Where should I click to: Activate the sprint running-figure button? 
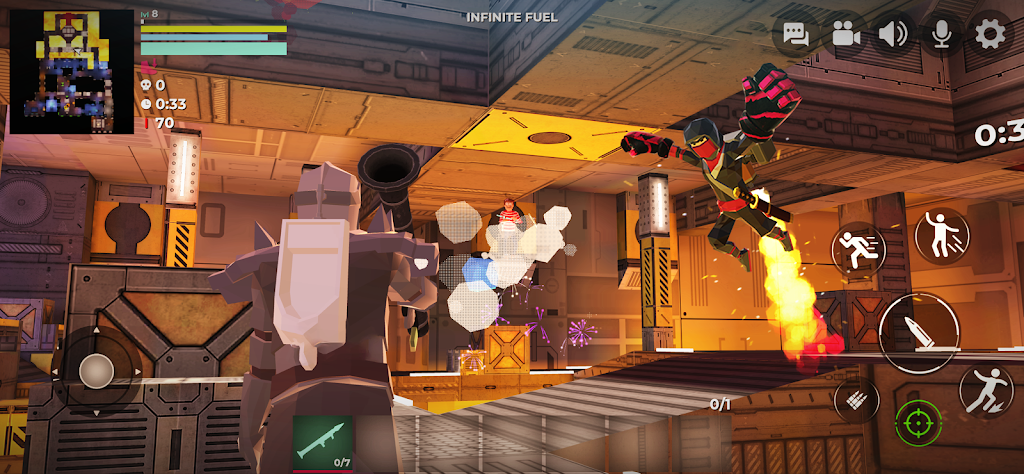point(859,249)
